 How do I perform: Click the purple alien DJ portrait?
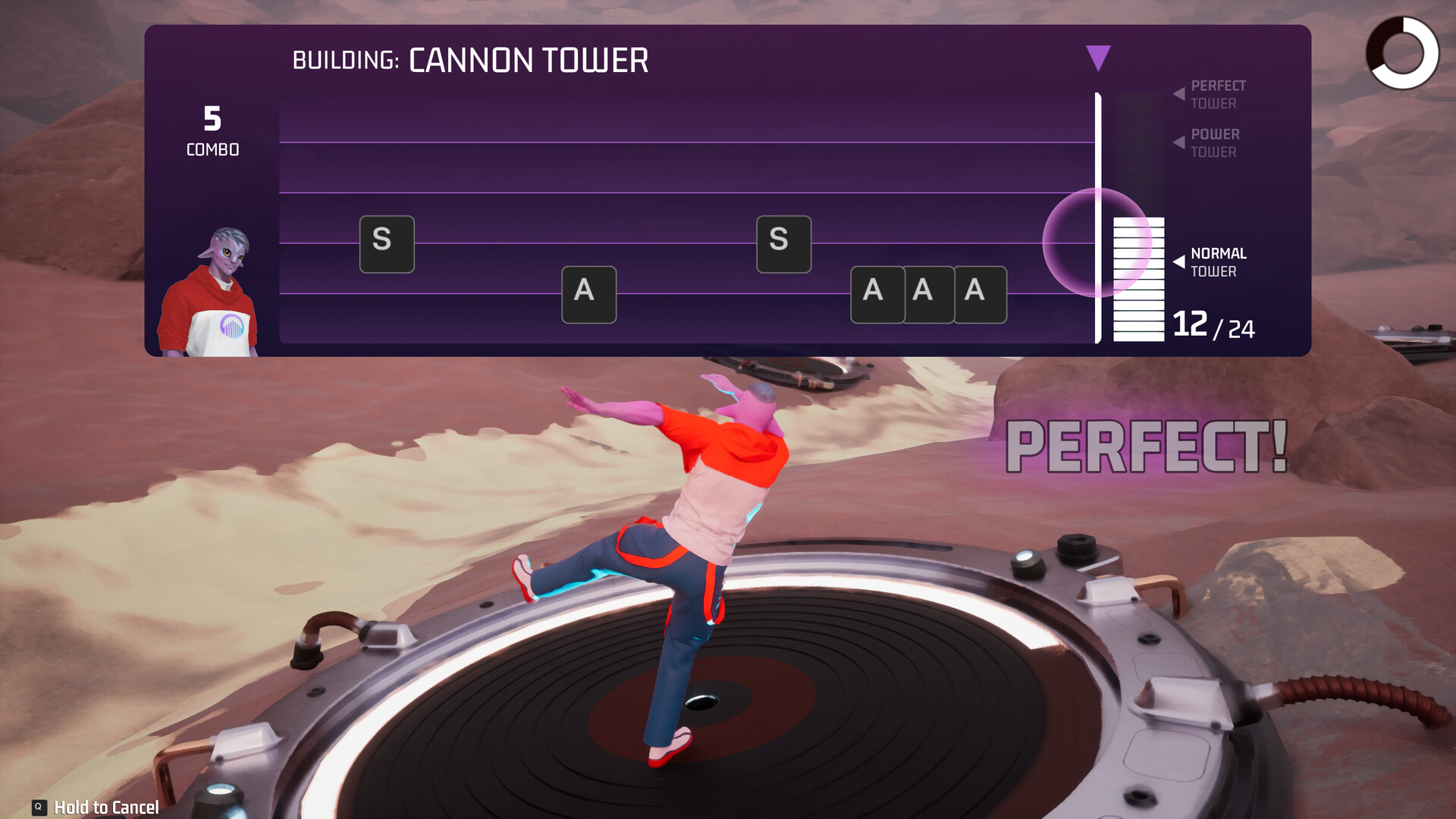coord(209,294)
